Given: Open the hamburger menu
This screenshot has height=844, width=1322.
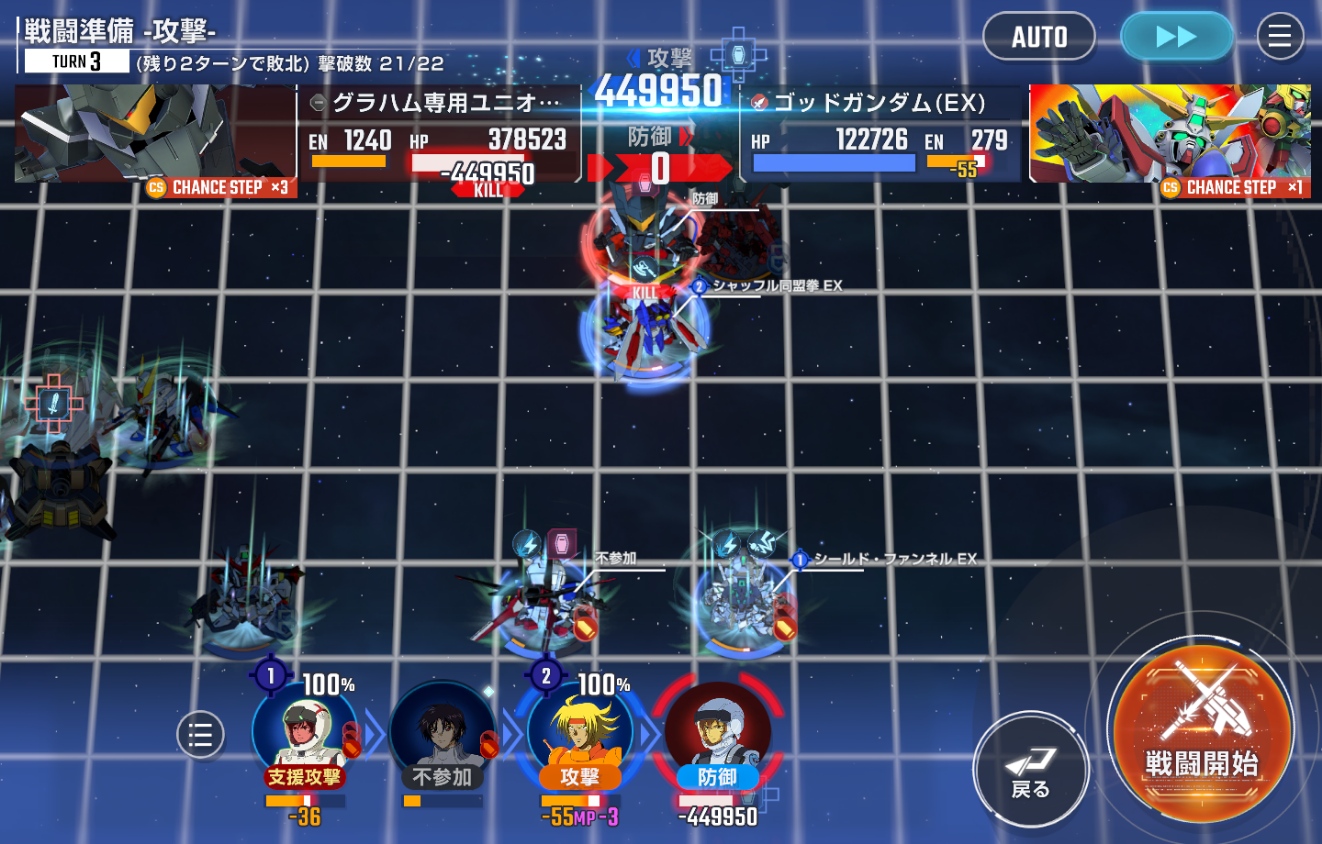Looking at the screenshot, I should pos(1280,37).
